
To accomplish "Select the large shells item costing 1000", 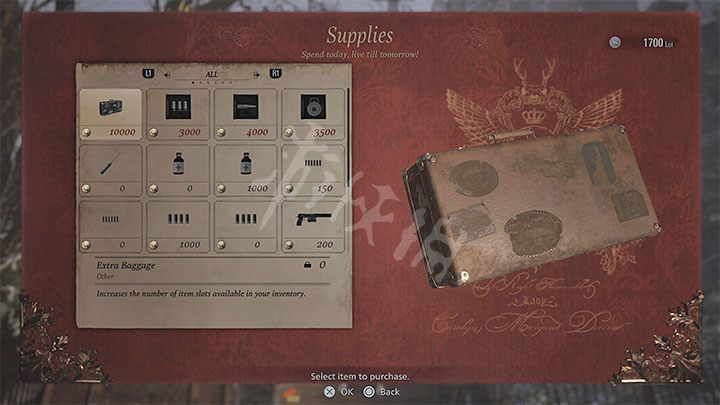I will [177, 224].
